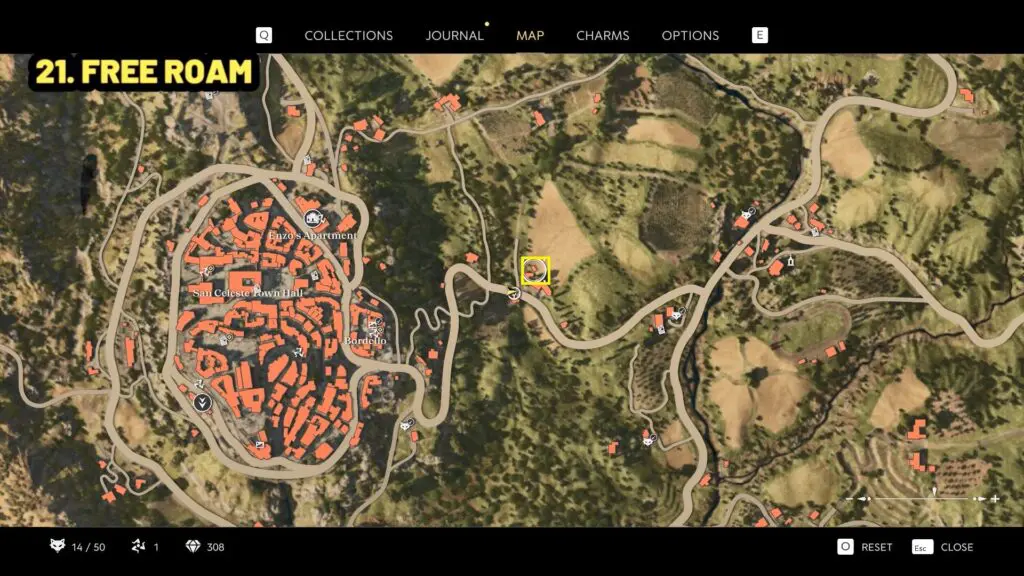Click the yellow-highlighted map marker
This screenshot has width=1024, height=576.
[535, 270]
